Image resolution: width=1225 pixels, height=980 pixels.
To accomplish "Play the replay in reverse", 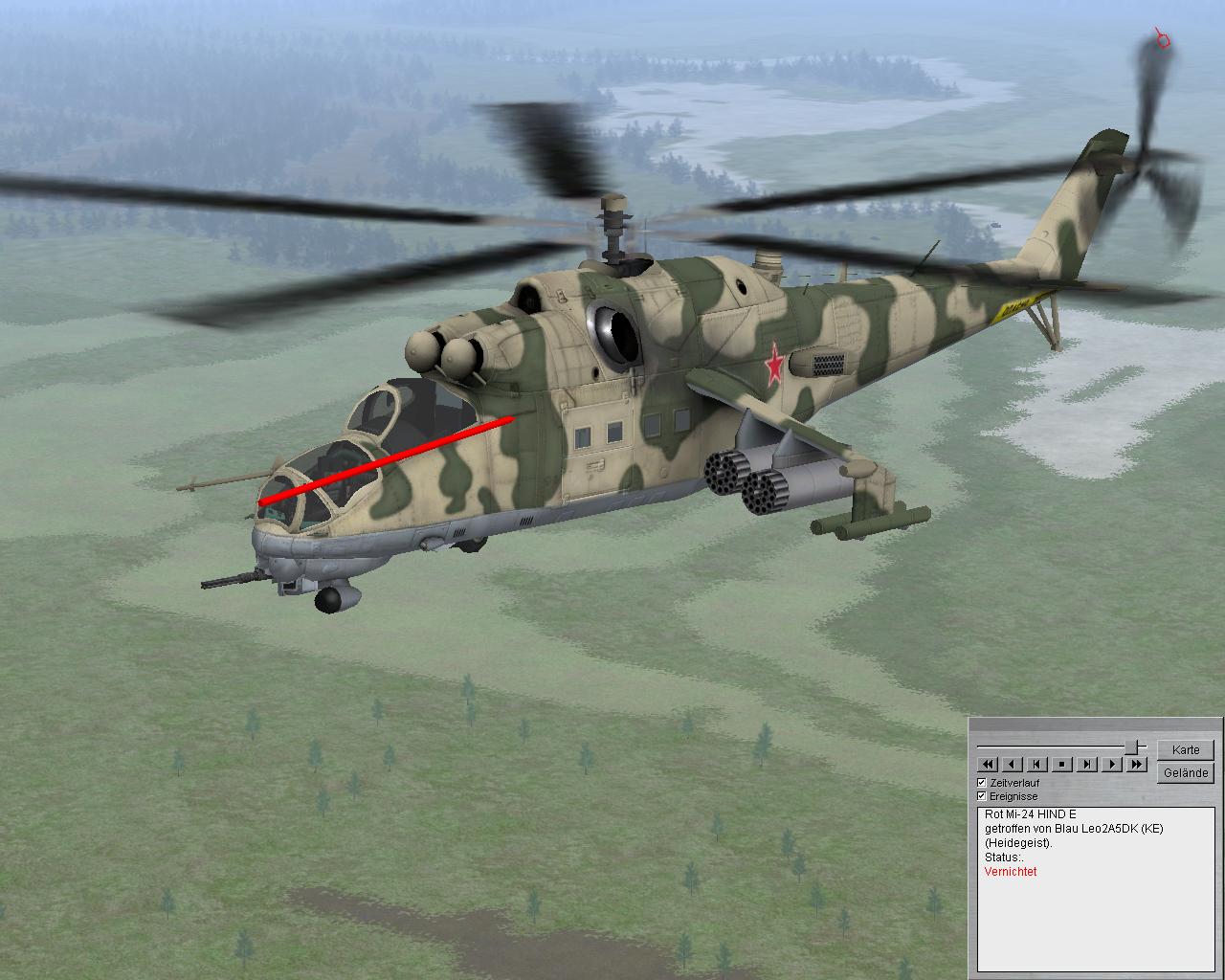I will [1012, 764].
